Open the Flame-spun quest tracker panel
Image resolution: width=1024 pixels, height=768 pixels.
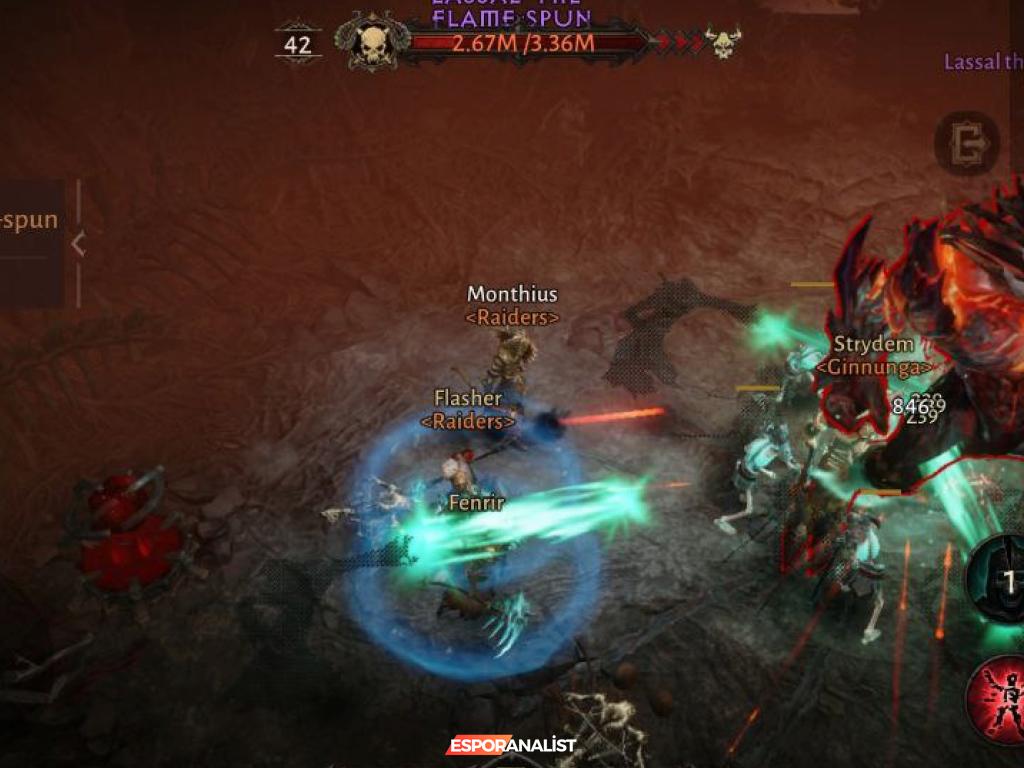[30, 222]
